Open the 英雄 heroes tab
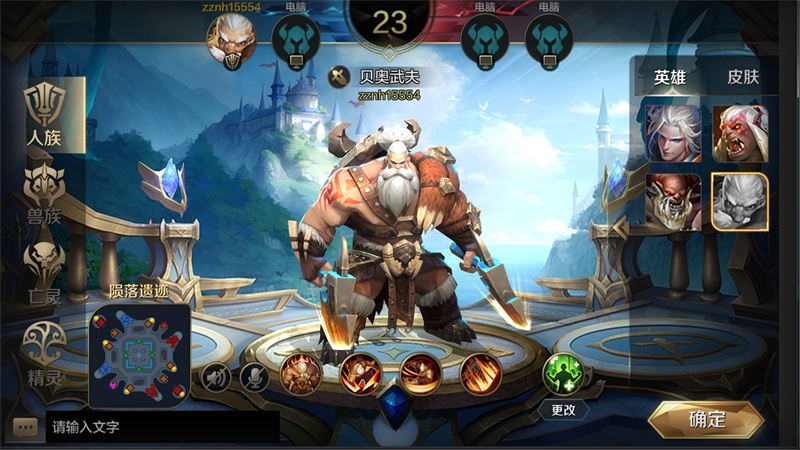 tap(671, 76)
